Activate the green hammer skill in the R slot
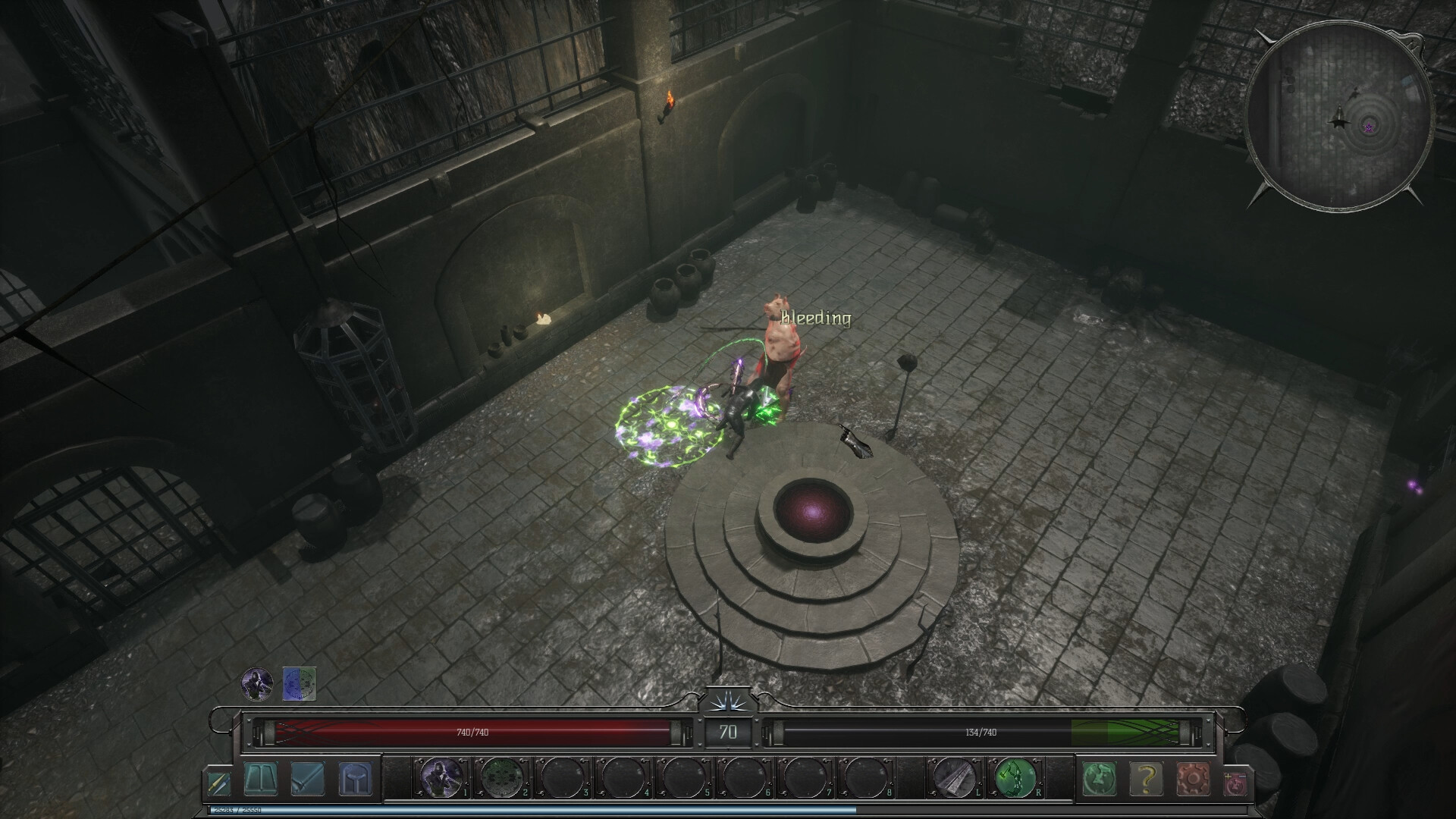 click(1015, 780)
